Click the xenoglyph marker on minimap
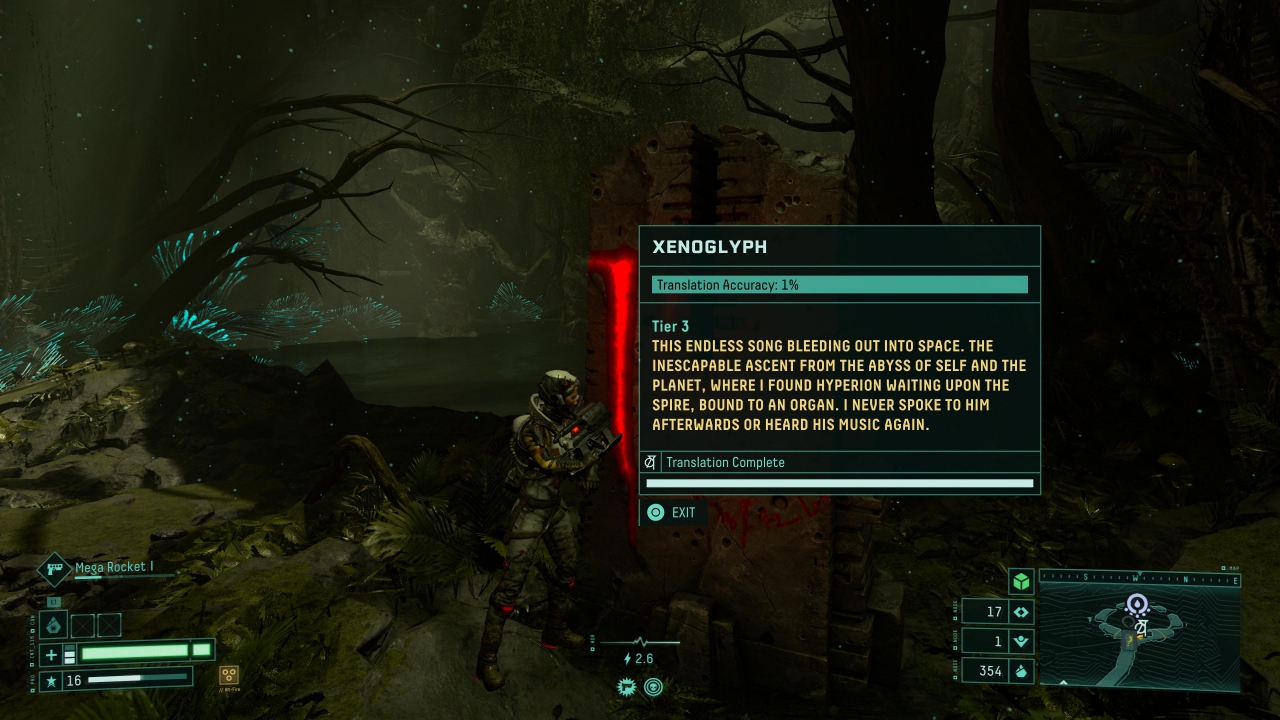This screenshot has width=1280, height=720. [1141, 626]
